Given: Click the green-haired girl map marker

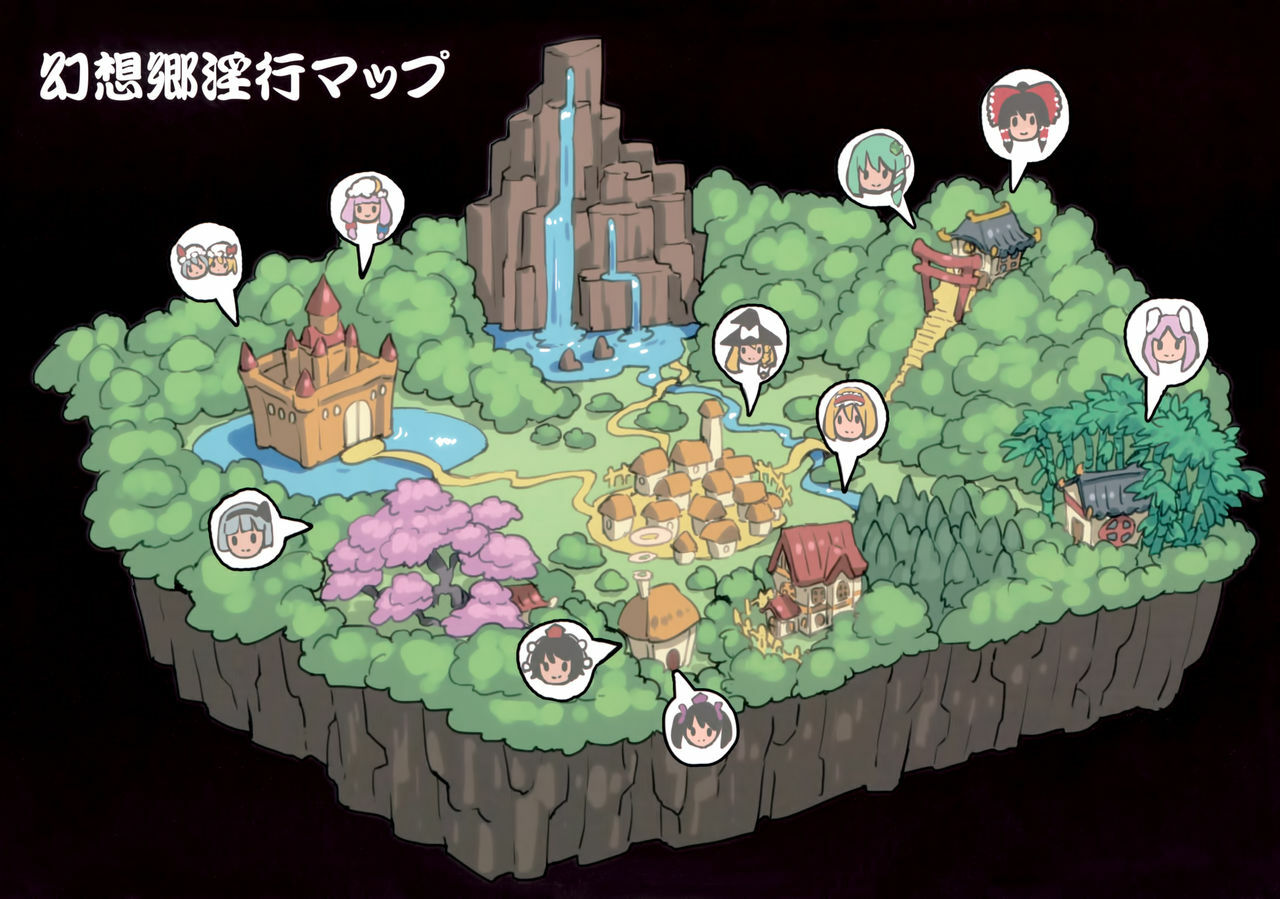Looking at the screenshot, I should pos(874,168).
